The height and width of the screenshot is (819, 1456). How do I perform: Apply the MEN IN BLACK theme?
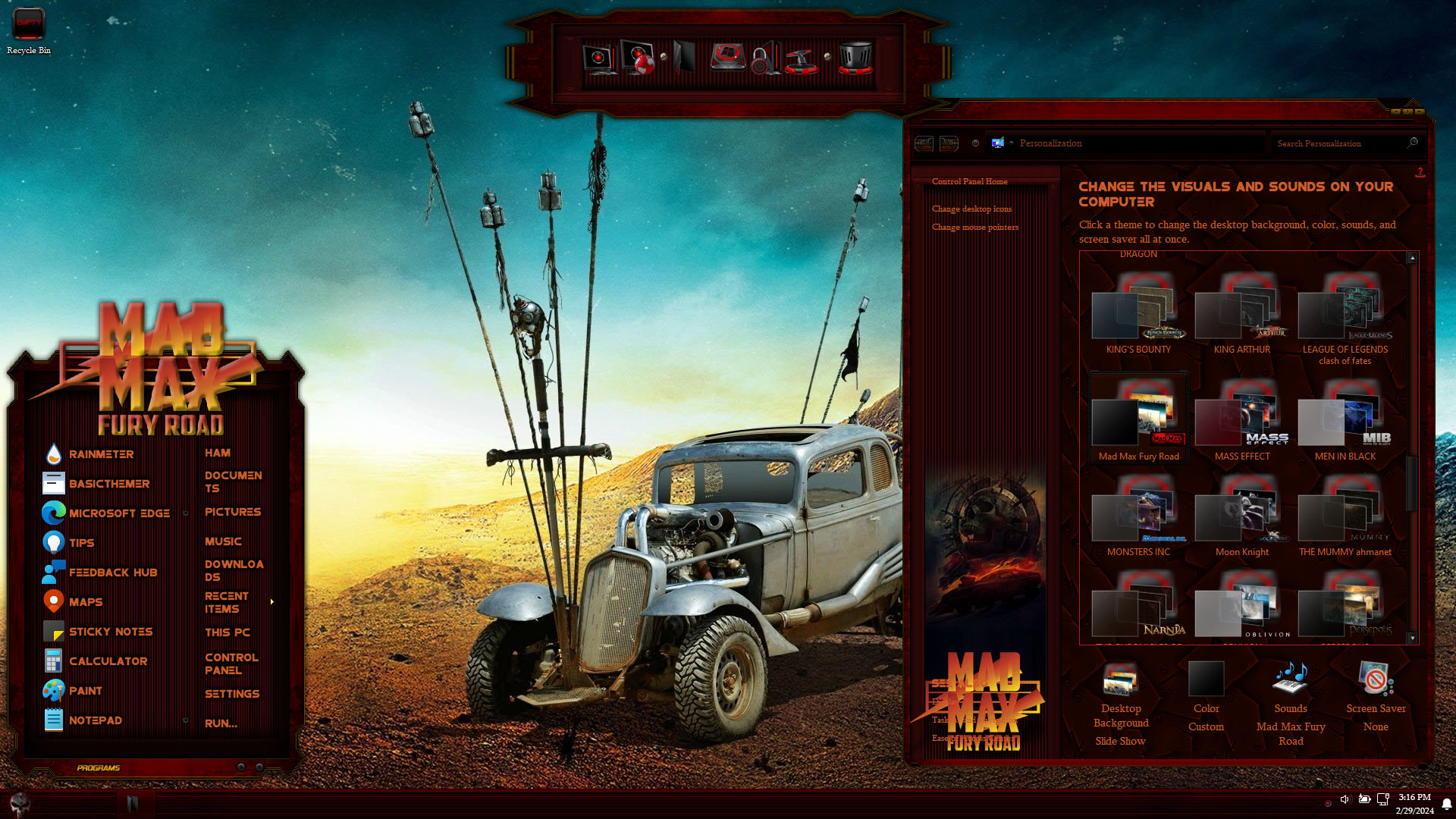(1345, 421)
